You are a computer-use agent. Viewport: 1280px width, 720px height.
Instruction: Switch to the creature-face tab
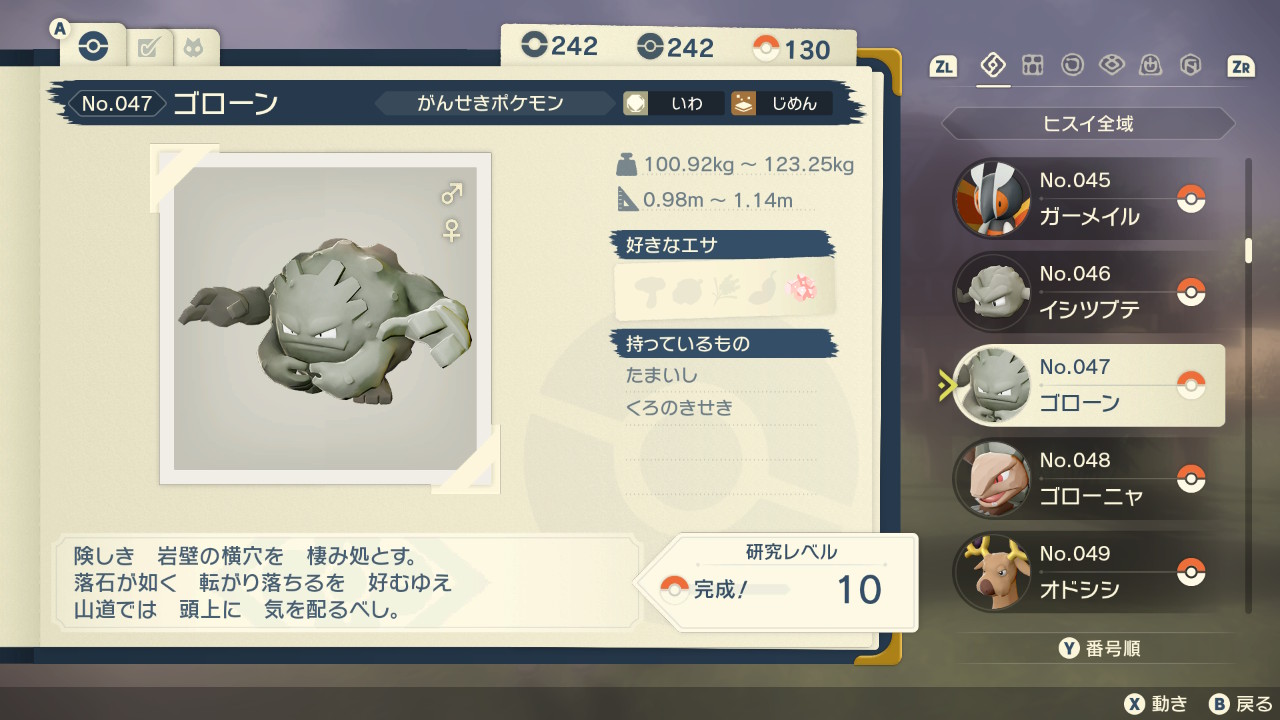(x=191, y=47)
